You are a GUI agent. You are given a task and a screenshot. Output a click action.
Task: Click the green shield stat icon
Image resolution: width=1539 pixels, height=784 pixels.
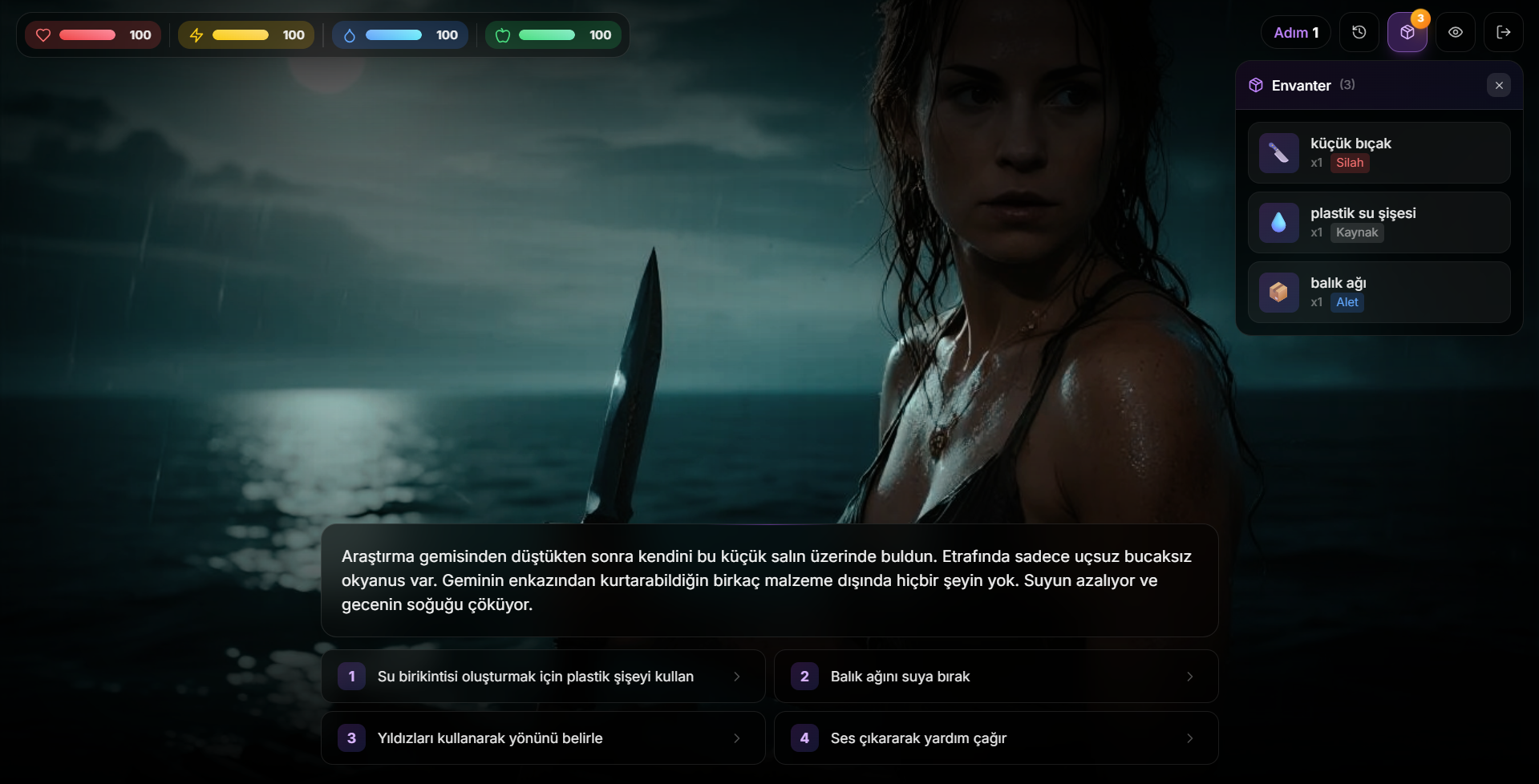click(504, 34)
